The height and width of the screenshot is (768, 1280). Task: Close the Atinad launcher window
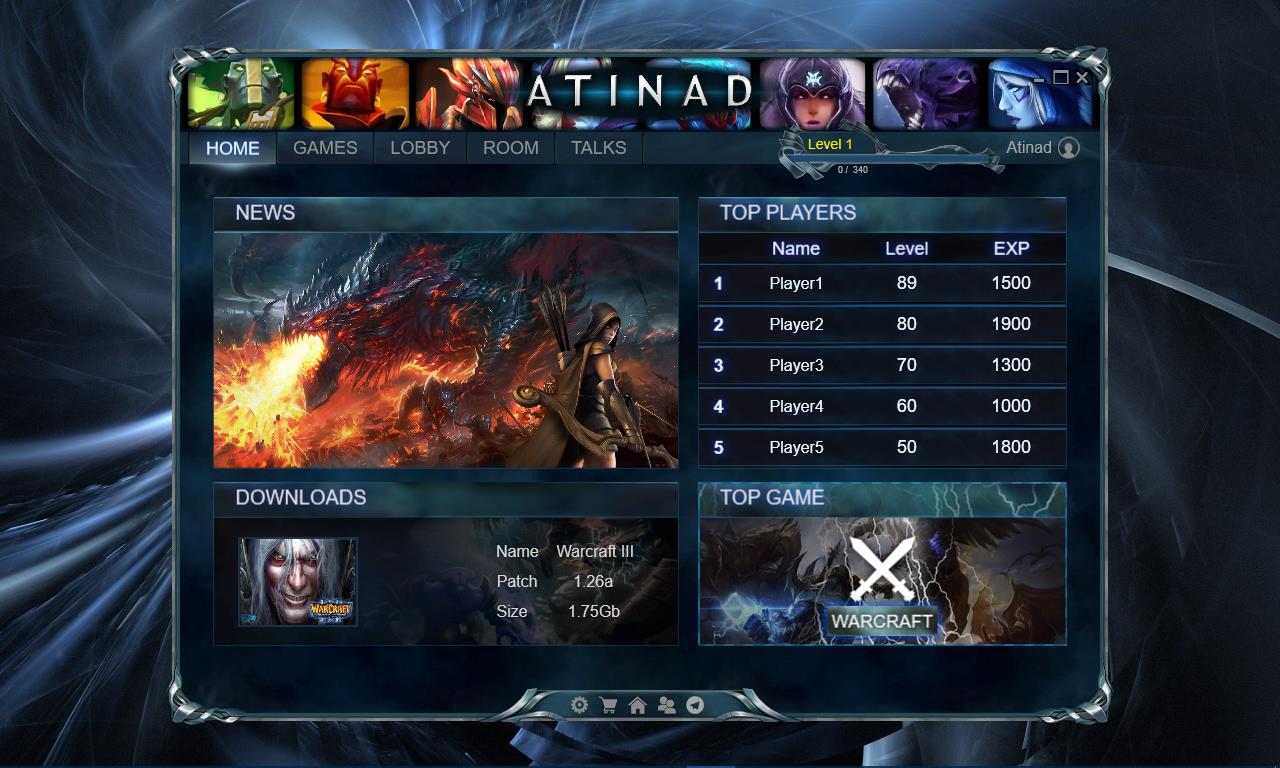point(1082,77)
